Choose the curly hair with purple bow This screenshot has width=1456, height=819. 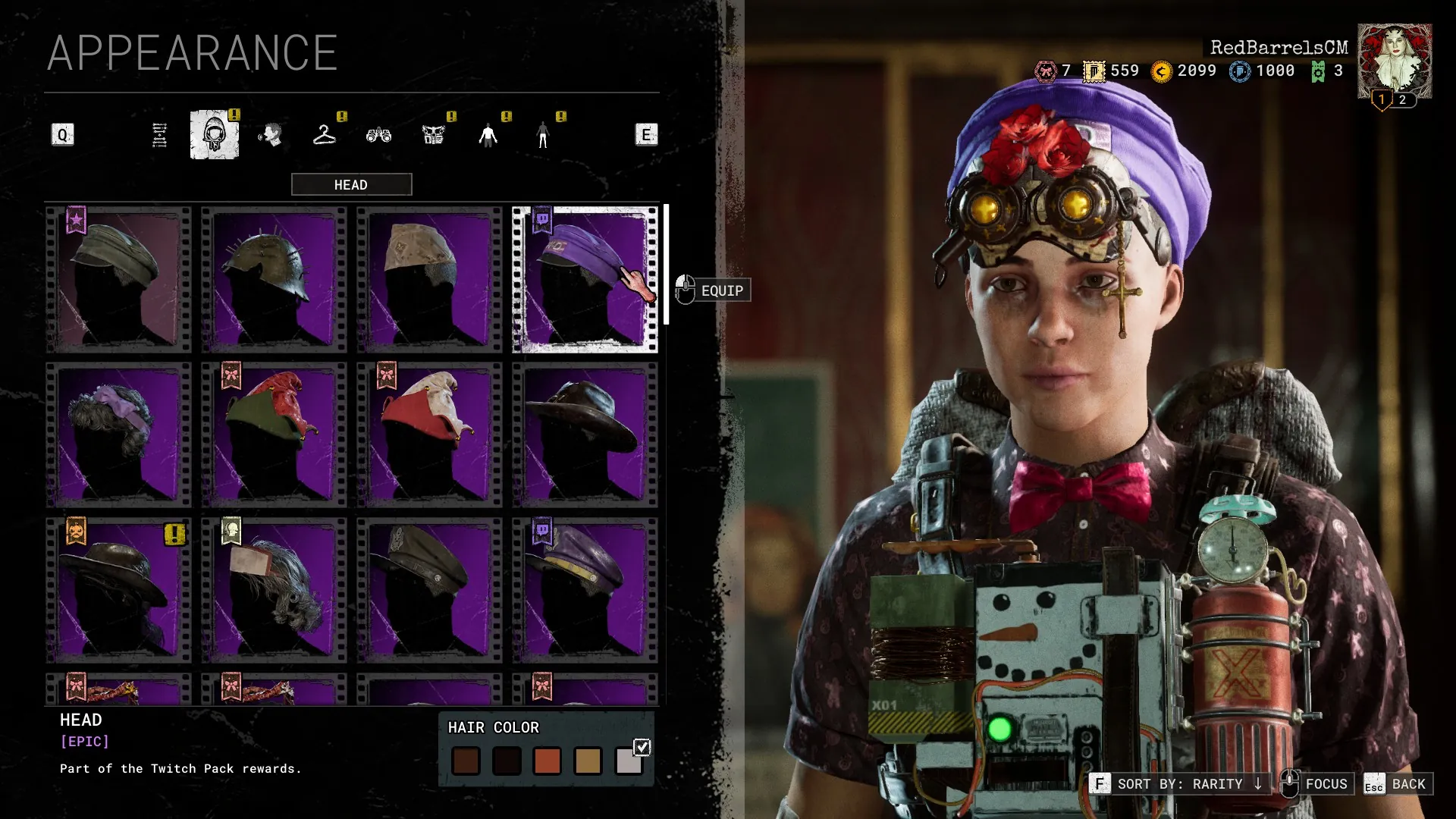tap(119, 435)
